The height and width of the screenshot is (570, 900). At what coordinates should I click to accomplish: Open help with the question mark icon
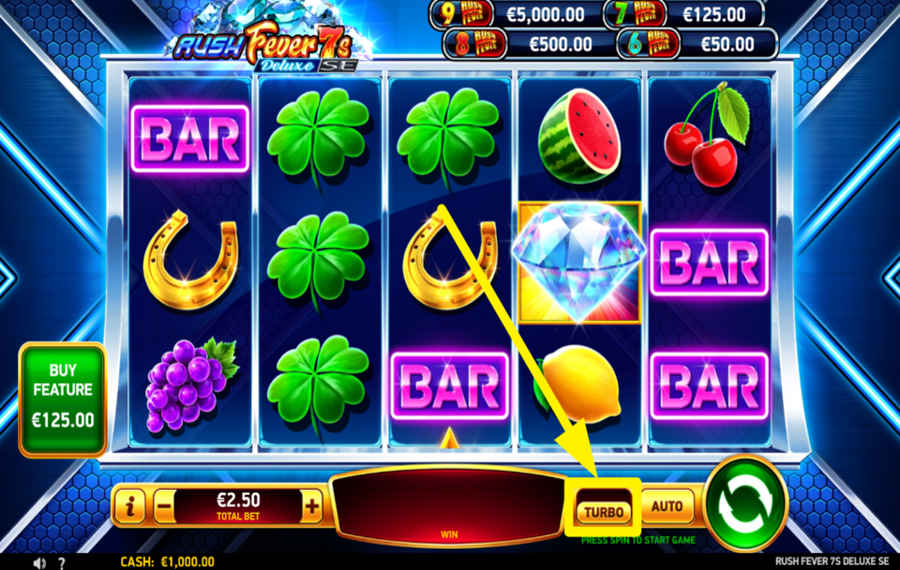[x=62, y=563]
